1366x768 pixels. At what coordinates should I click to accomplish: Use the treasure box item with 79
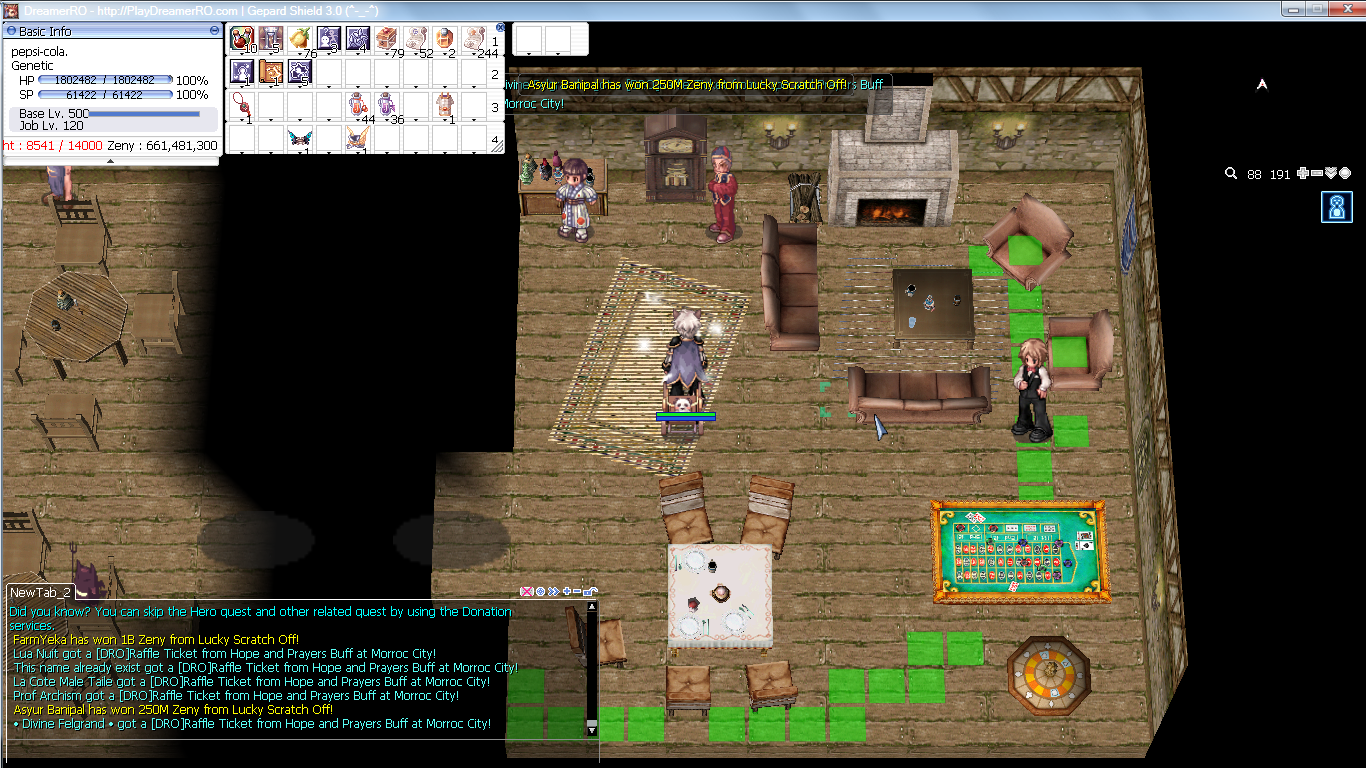386,38
